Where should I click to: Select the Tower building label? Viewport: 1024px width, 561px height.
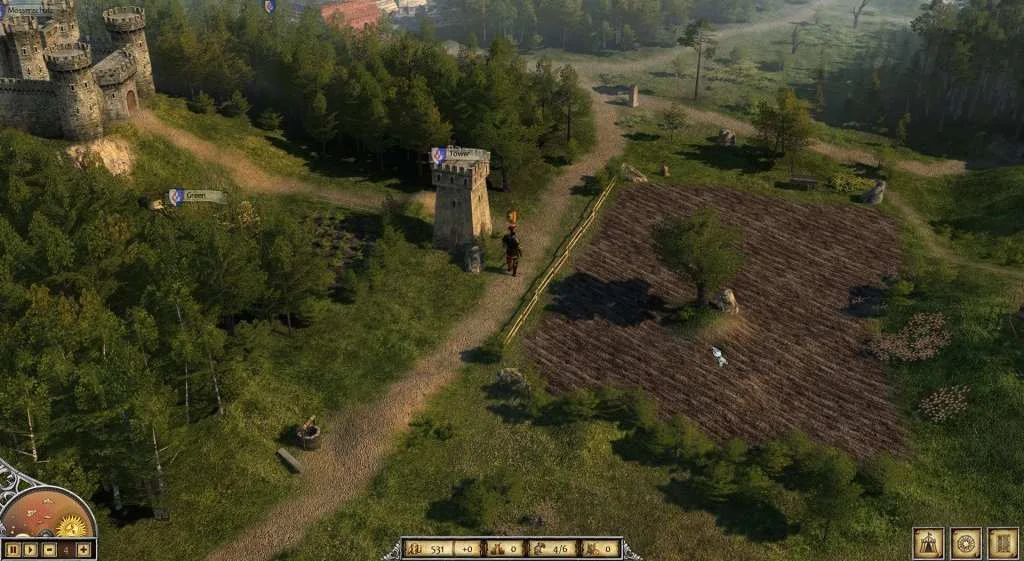[x=460, y=155]
